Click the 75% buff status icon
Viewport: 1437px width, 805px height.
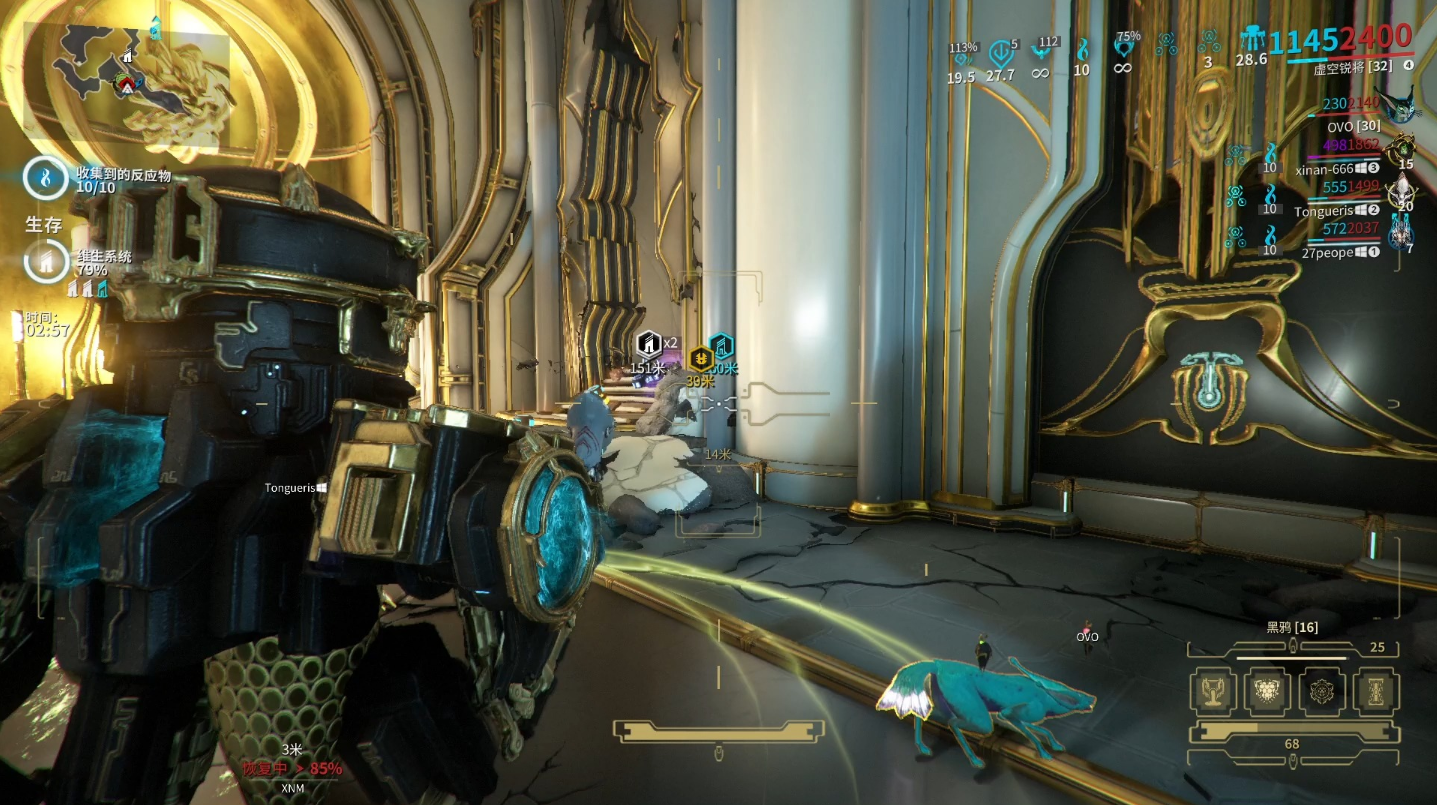point(1127,48)
